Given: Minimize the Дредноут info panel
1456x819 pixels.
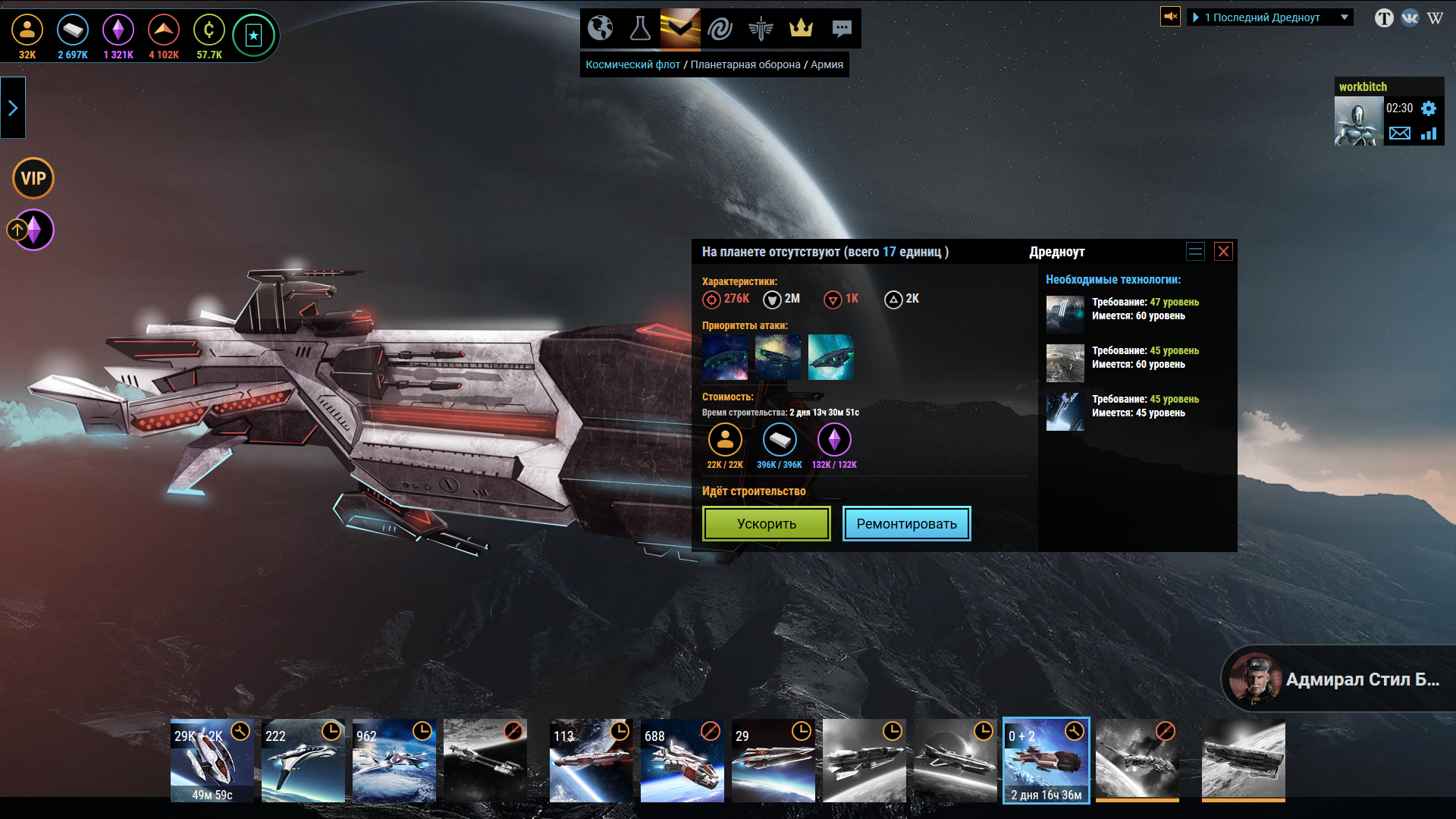Looking at the screenshot, I should pos(1195,252).
